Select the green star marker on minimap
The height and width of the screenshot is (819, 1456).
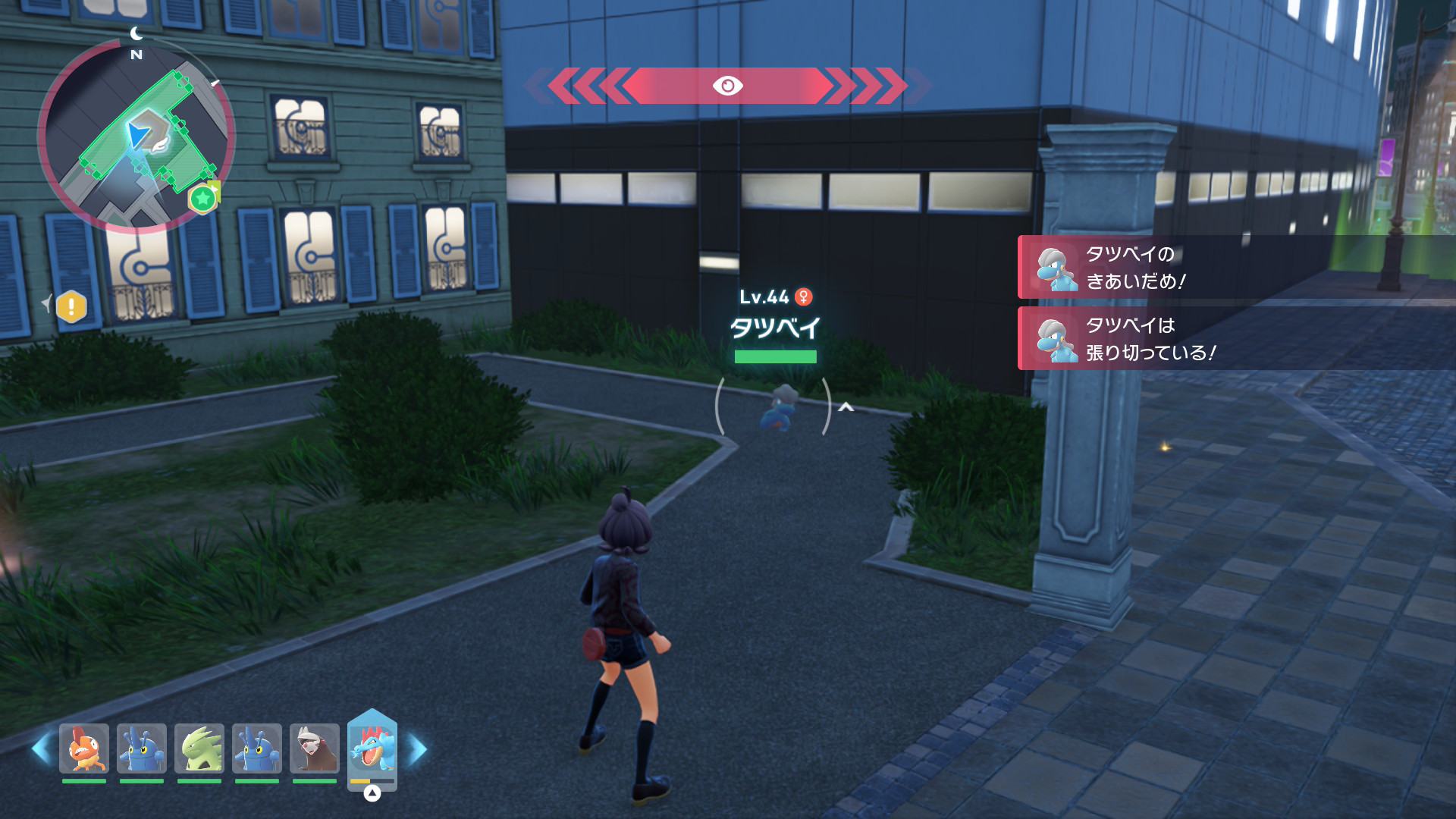click(x=202, y=199)
